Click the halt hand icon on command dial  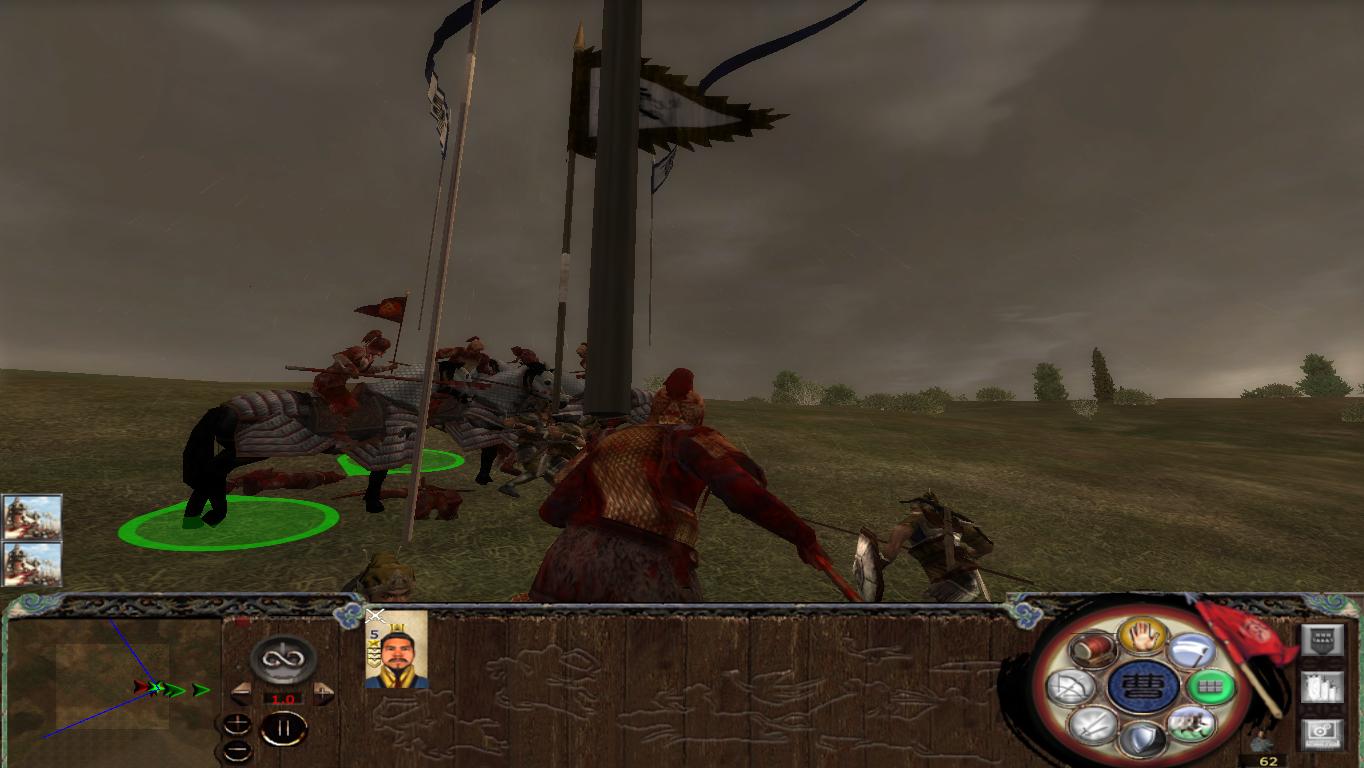(1142, 637)
